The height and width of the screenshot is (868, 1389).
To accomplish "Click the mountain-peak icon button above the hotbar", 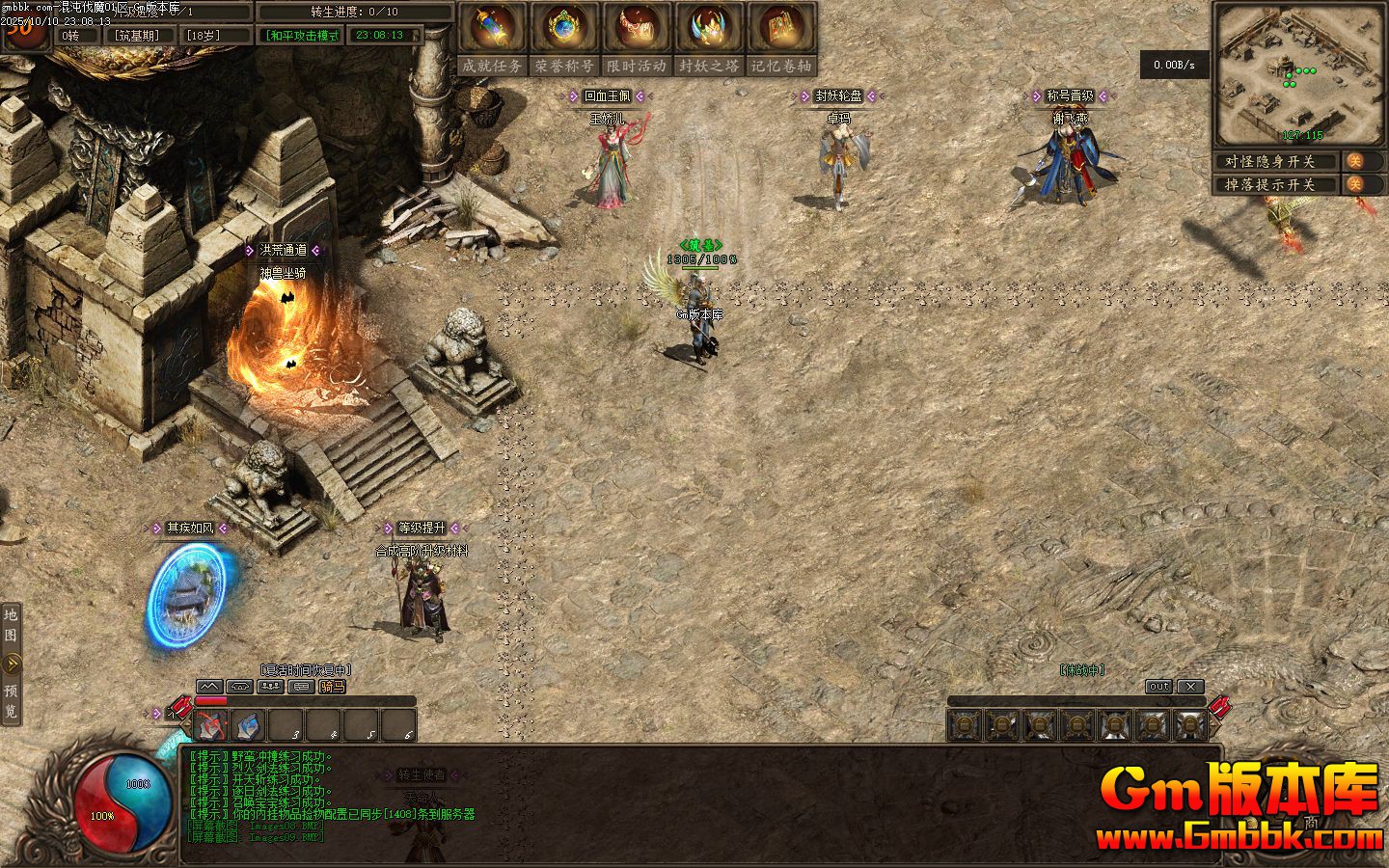I will 209,687.
